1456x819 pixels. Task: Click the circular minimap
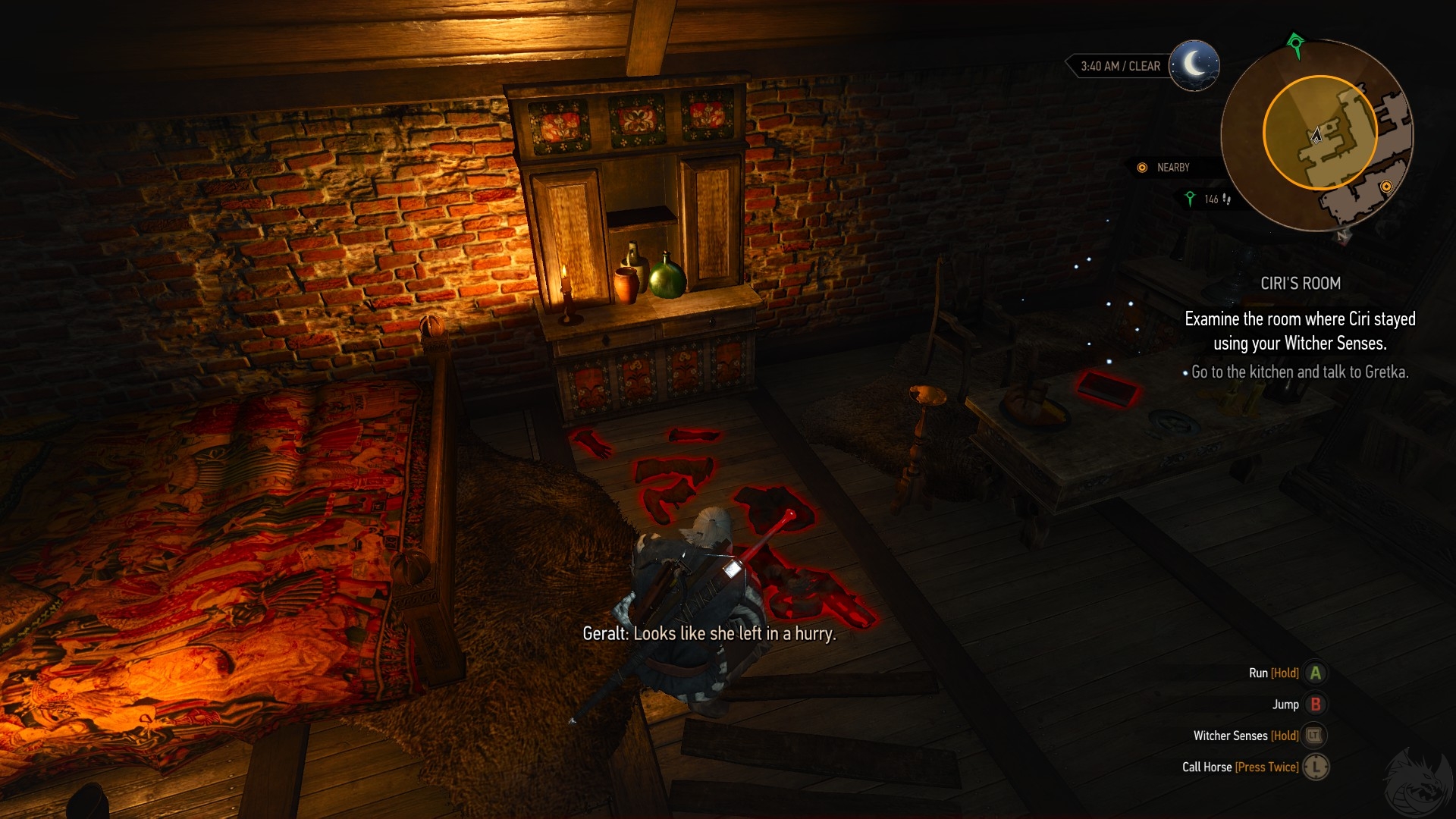tap(1317, 136)
